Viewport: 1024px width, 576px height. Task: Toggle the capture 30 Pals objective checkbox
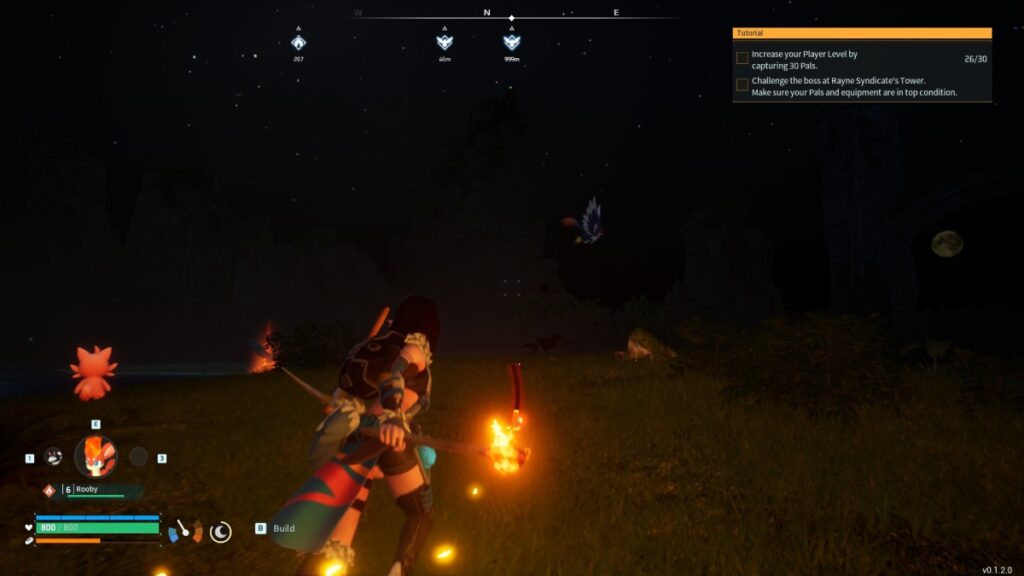[x=742, y=58]
